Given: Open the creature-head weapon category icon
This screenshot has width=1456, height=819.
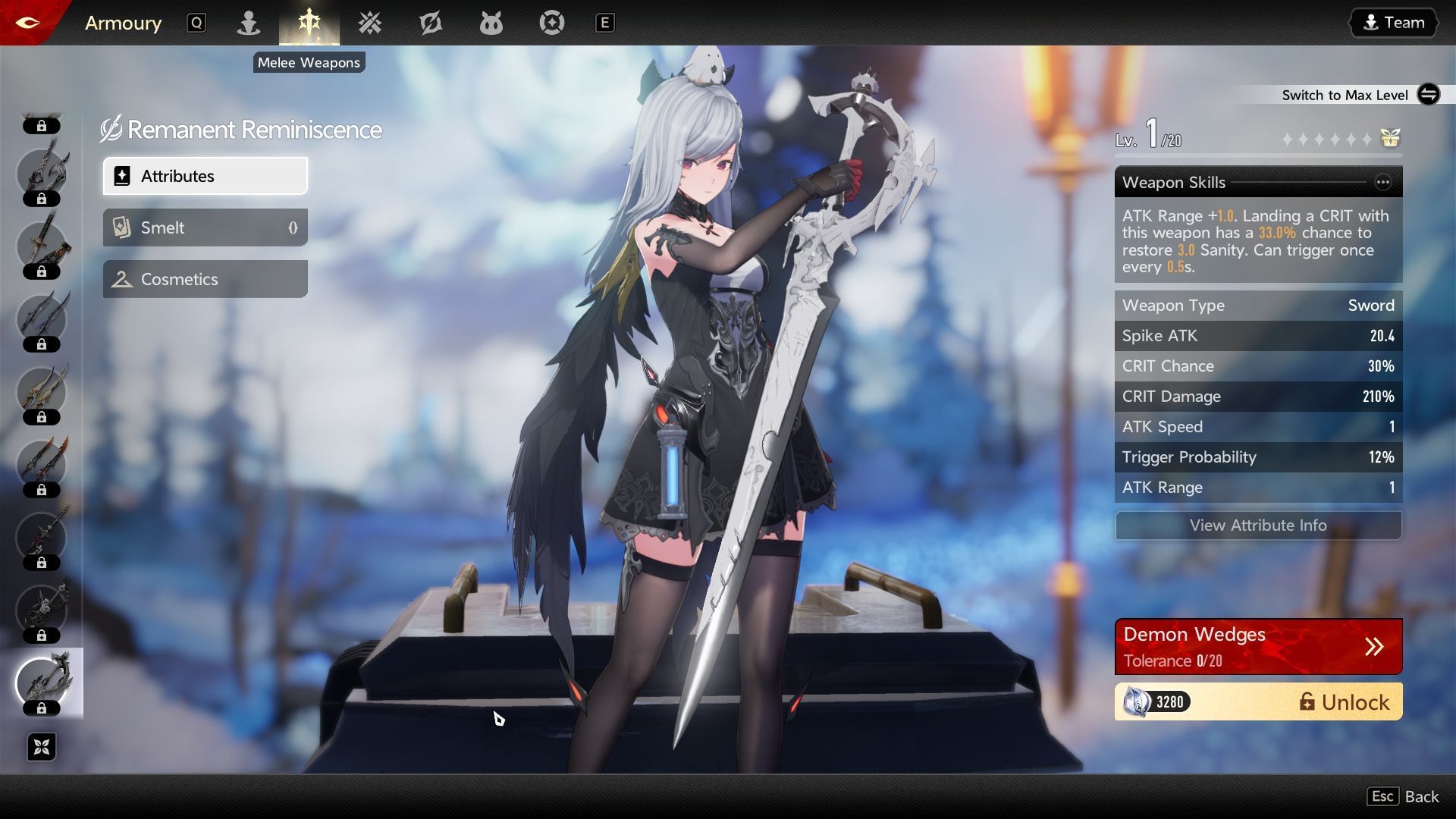Looking at the screenshot, I should point(491,23).
